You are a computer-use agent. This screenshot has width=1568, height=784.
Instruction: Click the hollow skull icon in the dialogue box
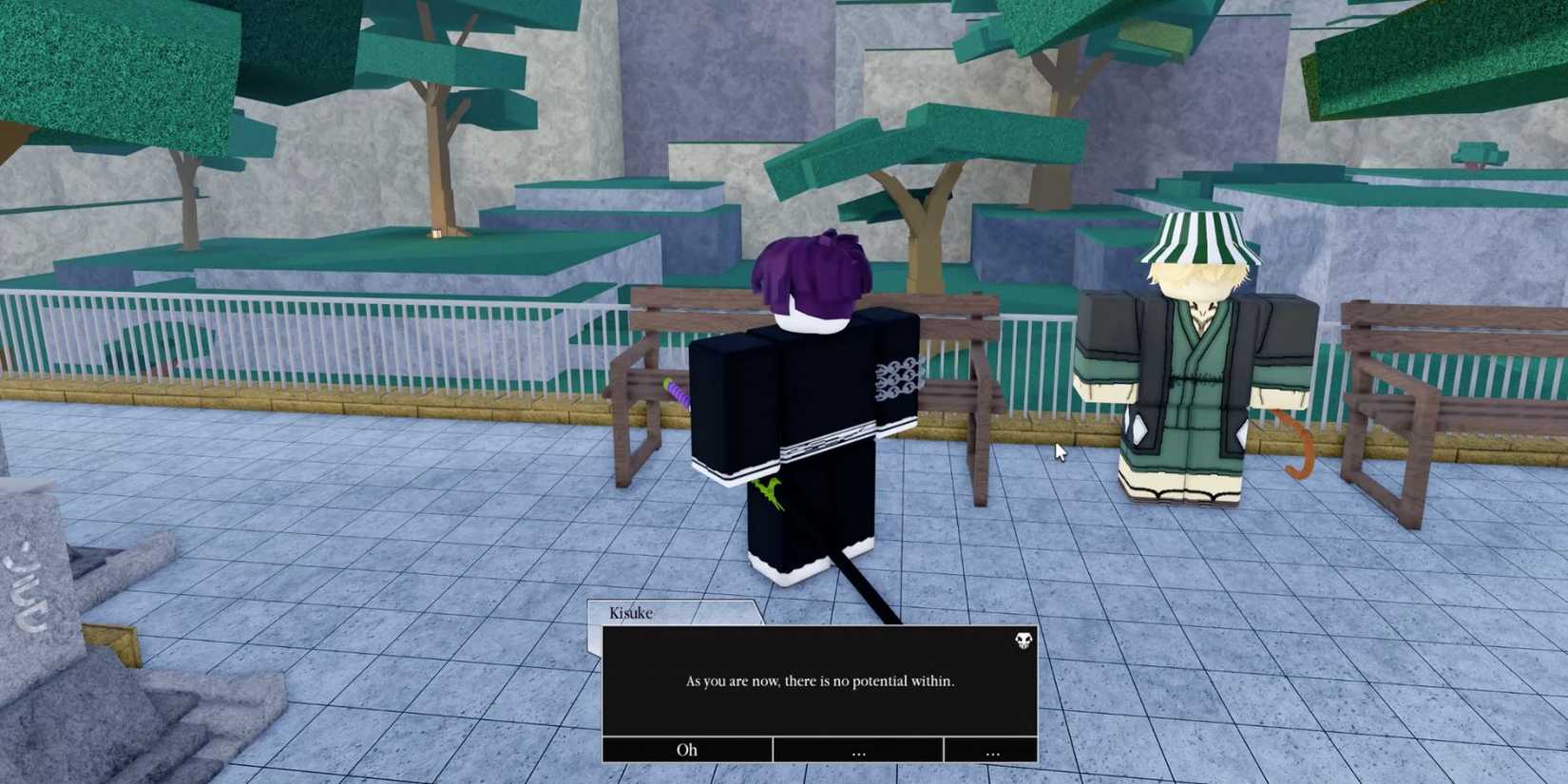tap(1022, 641)
